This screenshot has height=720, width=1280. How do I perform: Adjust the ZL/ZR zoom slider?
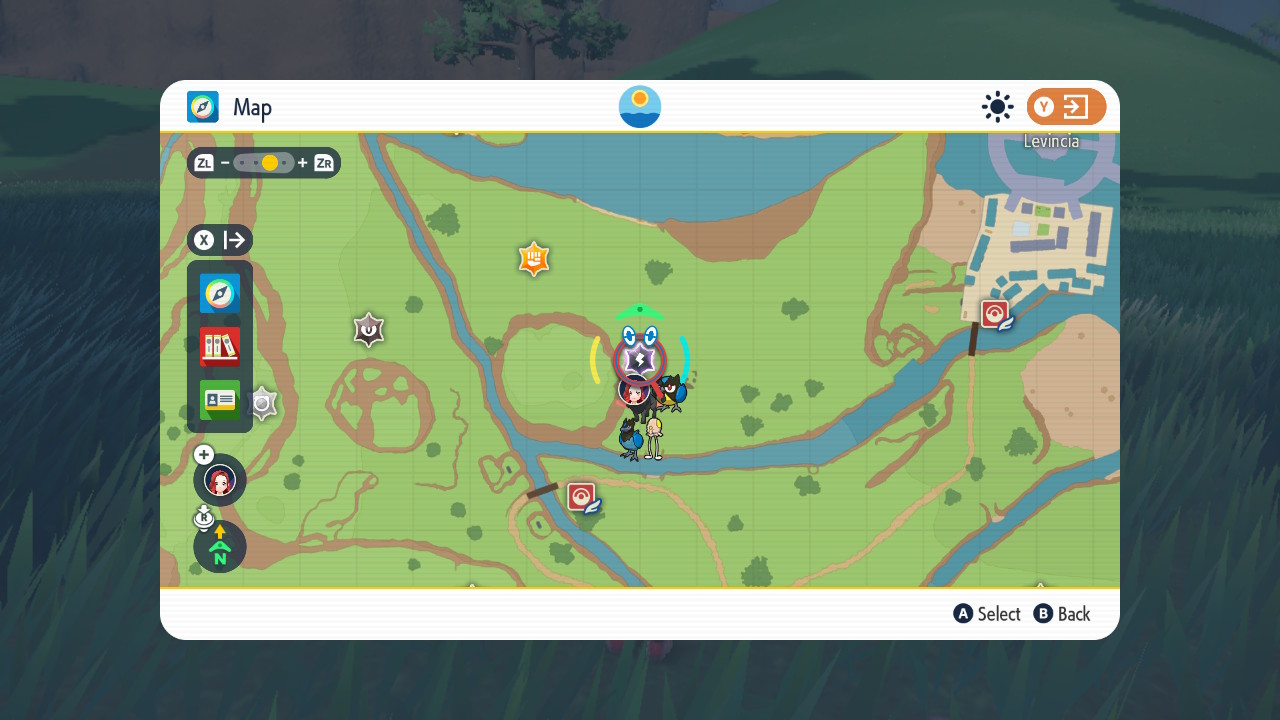pyautogui.click(x=264, y=162)
